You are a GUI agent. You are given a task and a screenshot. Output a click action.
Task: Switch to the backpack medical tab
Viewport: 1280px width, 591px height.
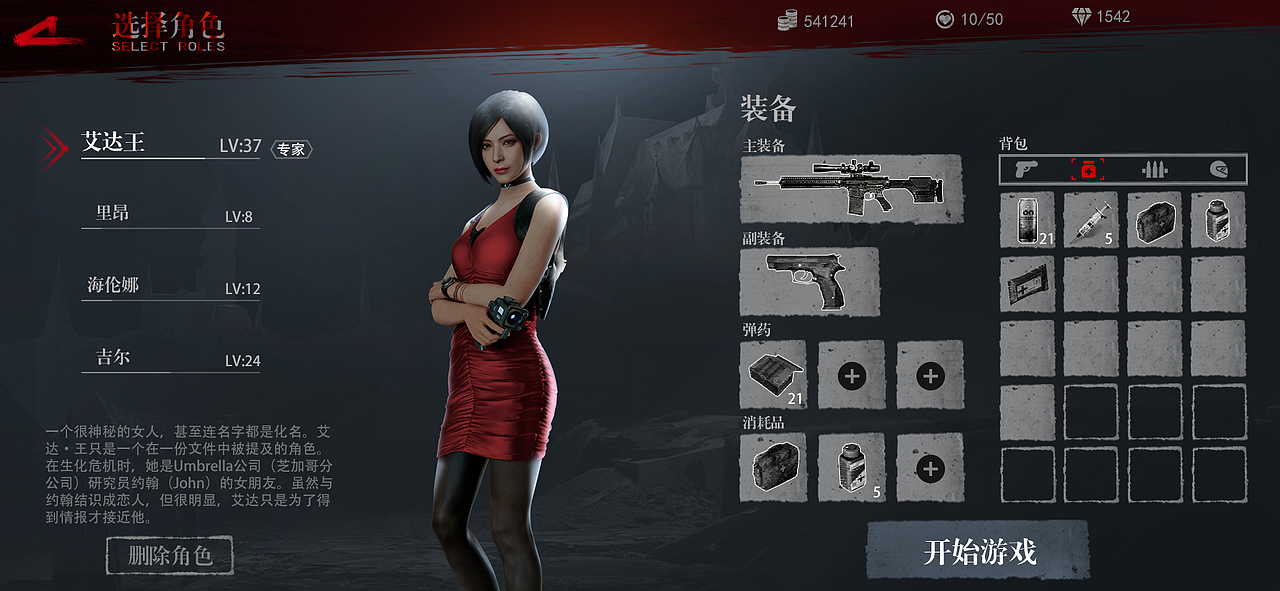tap(1088, 169)
